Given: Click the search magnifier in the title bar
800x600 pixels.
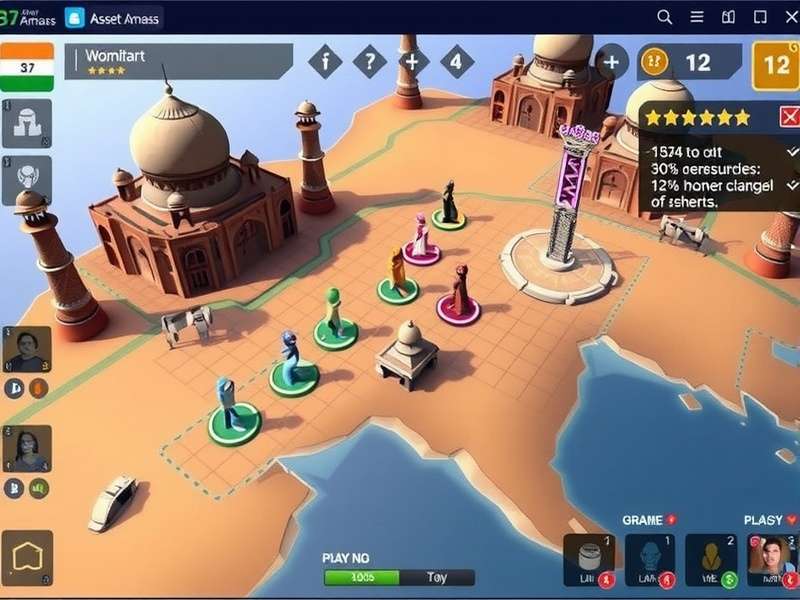Looking at the screenshot, I should point(665,17).
